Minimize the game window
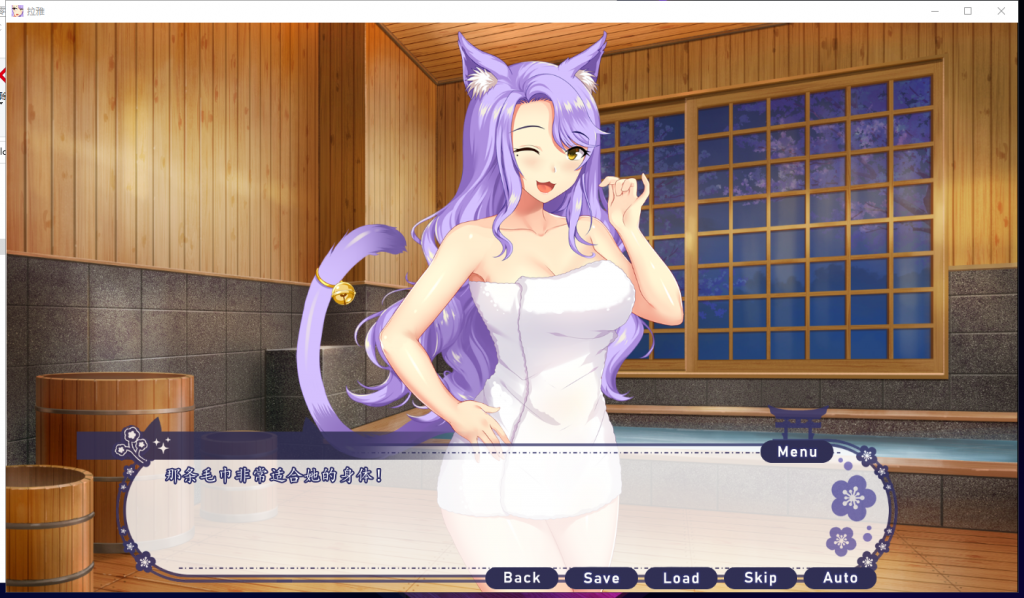 pyautogui.click(x=933, y=11)
